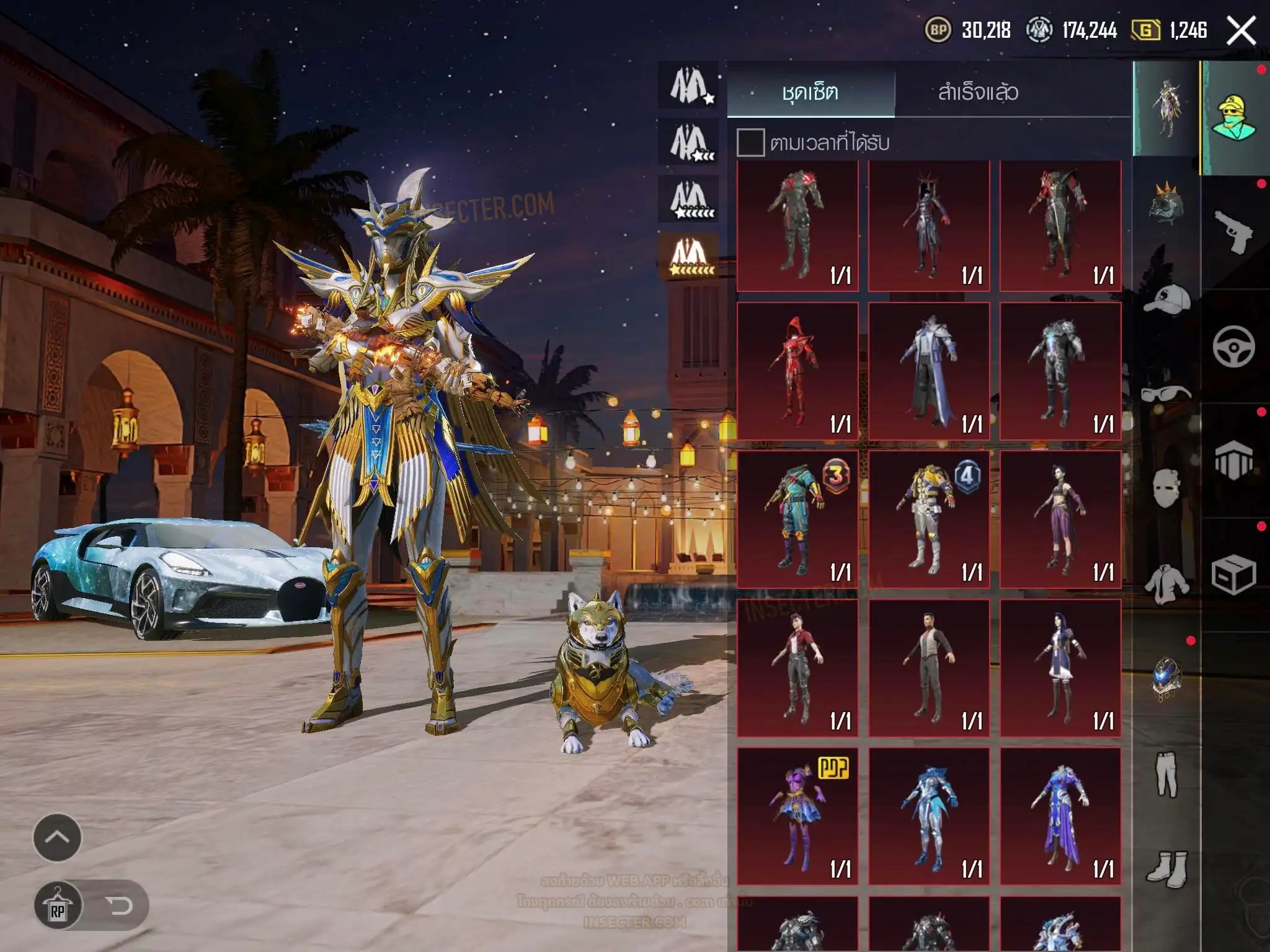This screenshot has height=952, width=1270.
Task: Show the crate box category
Action: coord(1233,575)
